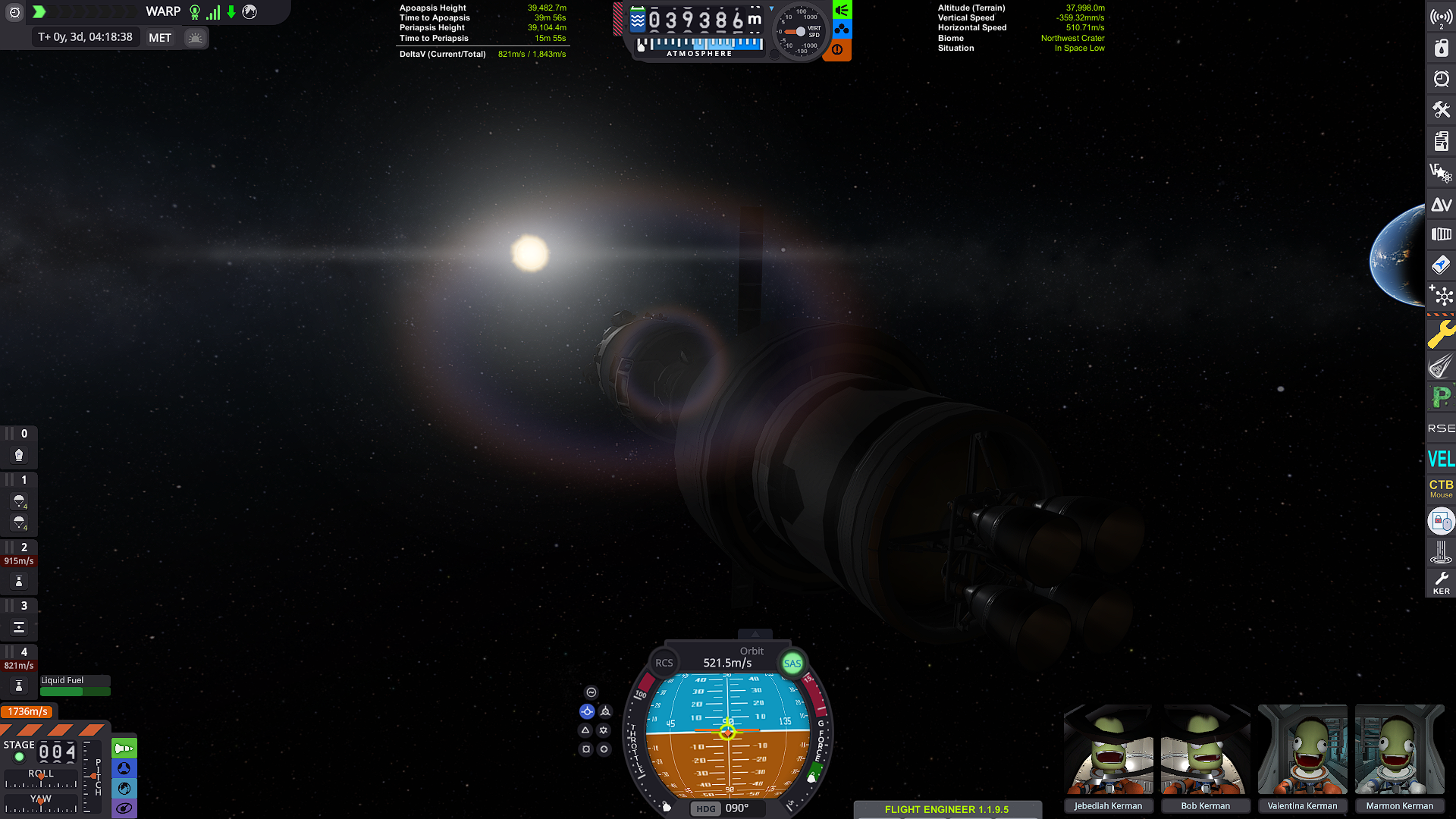Screen dimensions: 1456x819
Task: Toggle the RCS button on the navball
Action: (664, 663)
